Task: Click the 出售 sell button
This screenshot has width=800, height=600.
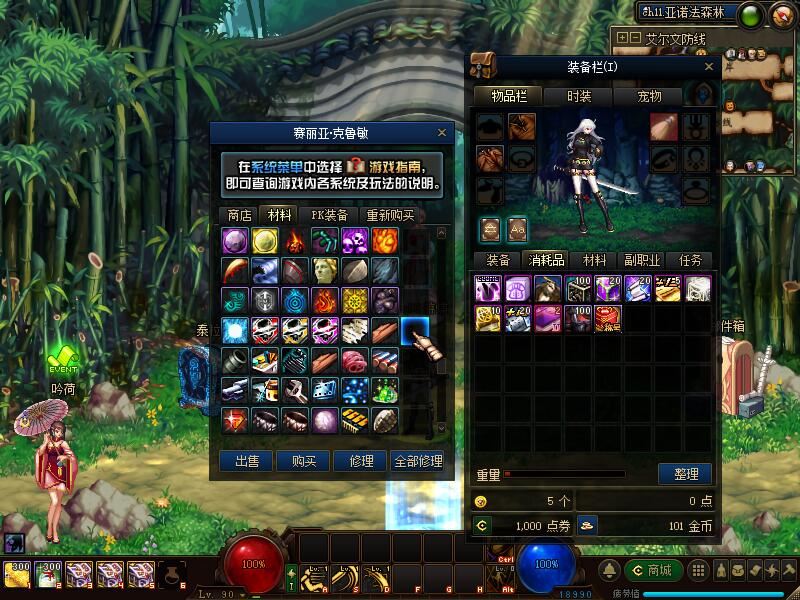Action: tap(247, 461)
